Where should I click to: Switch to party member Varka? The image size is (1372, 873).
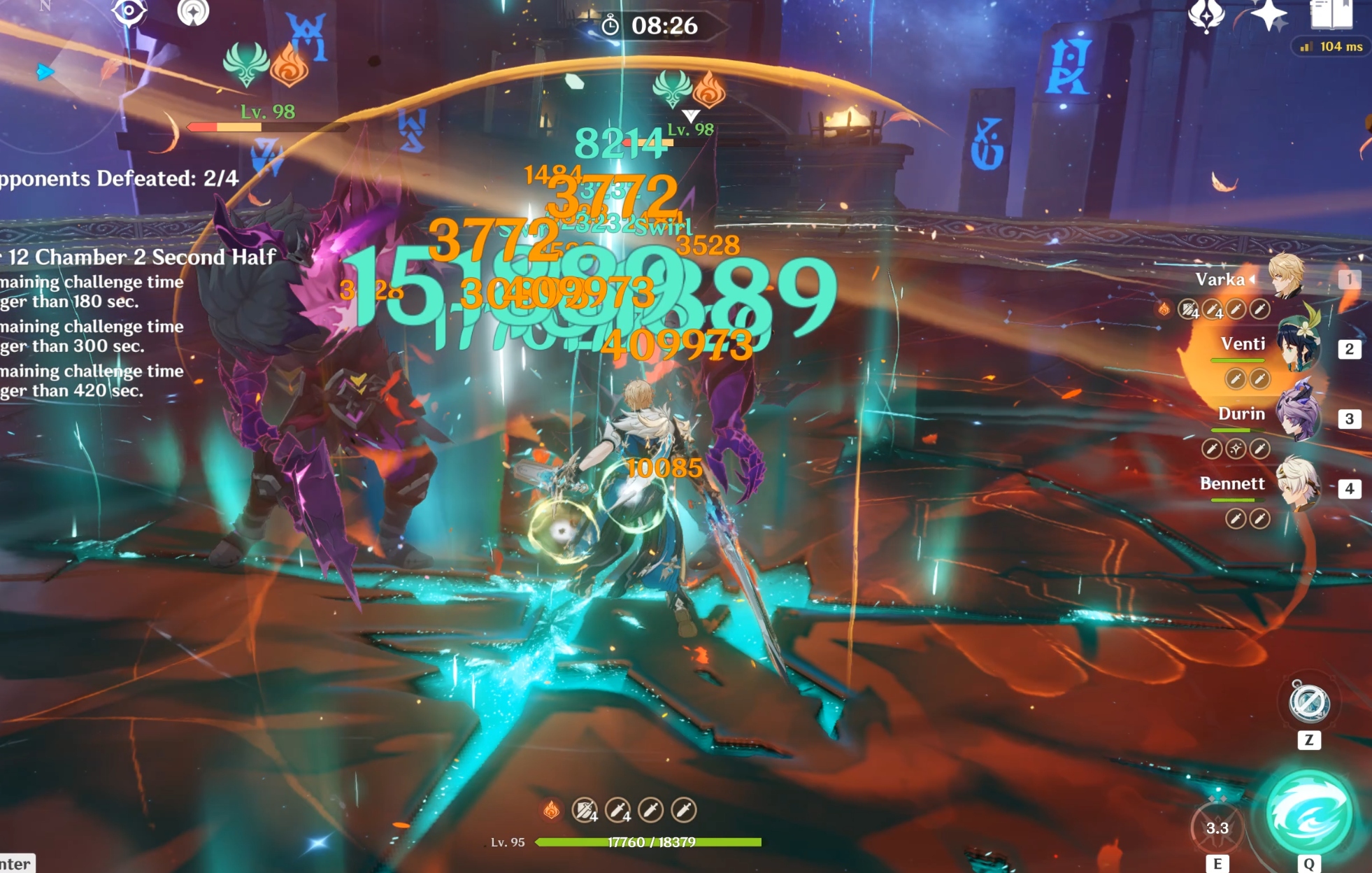1287,277
